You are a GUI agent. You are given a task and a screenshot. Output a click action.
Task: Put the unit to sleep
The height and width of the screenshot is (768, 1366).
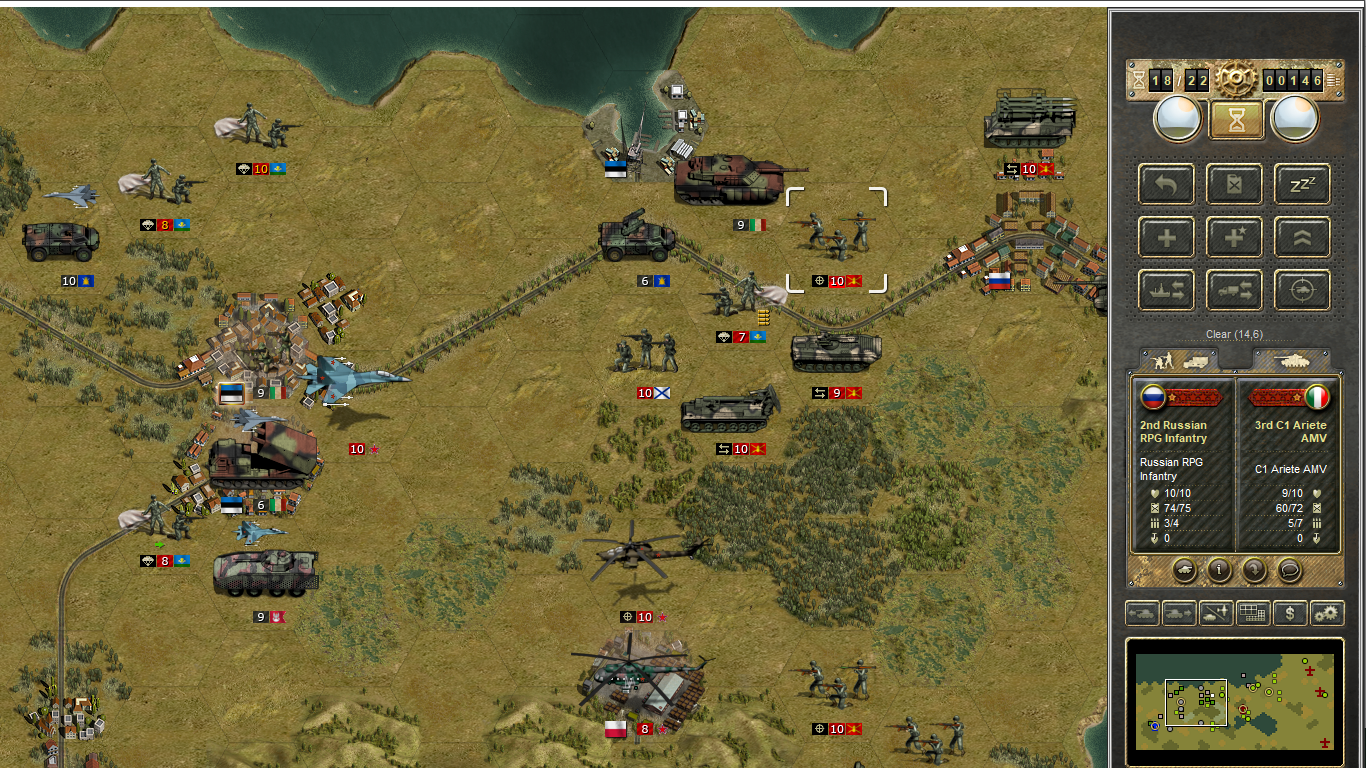coord(1302,185)
